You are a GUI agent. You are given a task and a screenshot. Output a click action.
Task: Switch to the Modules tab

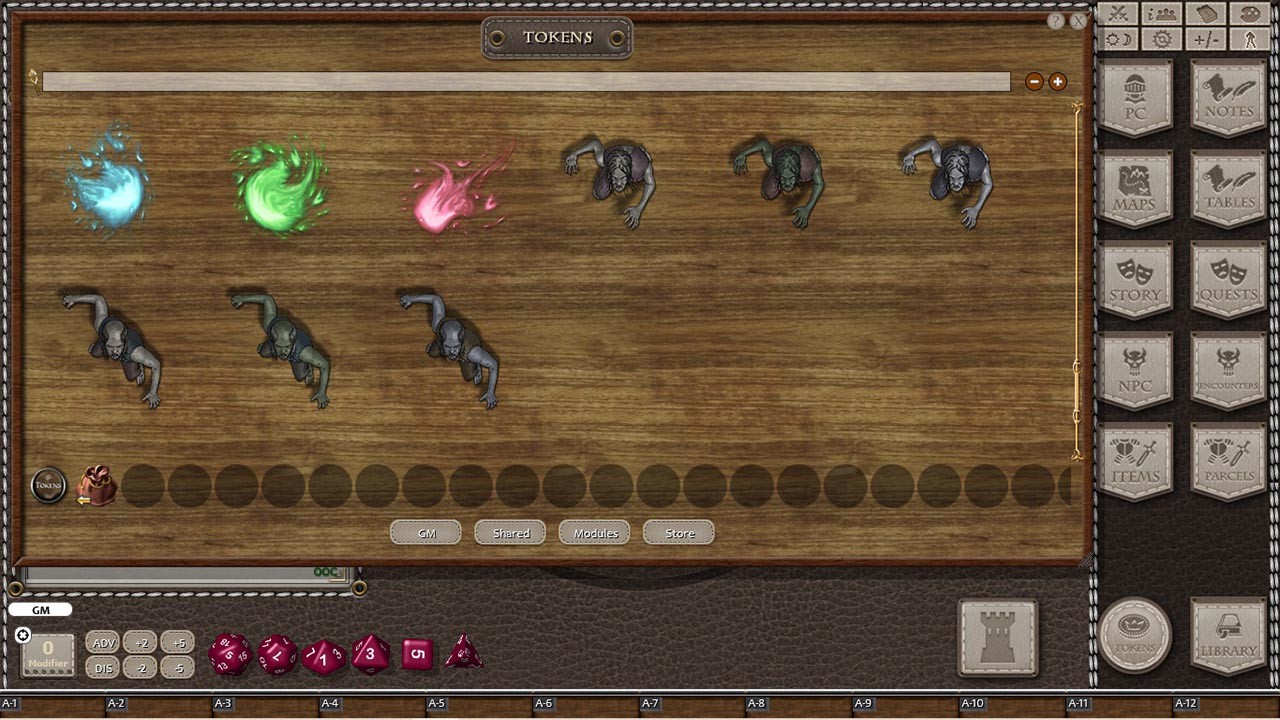click(594, 533)
